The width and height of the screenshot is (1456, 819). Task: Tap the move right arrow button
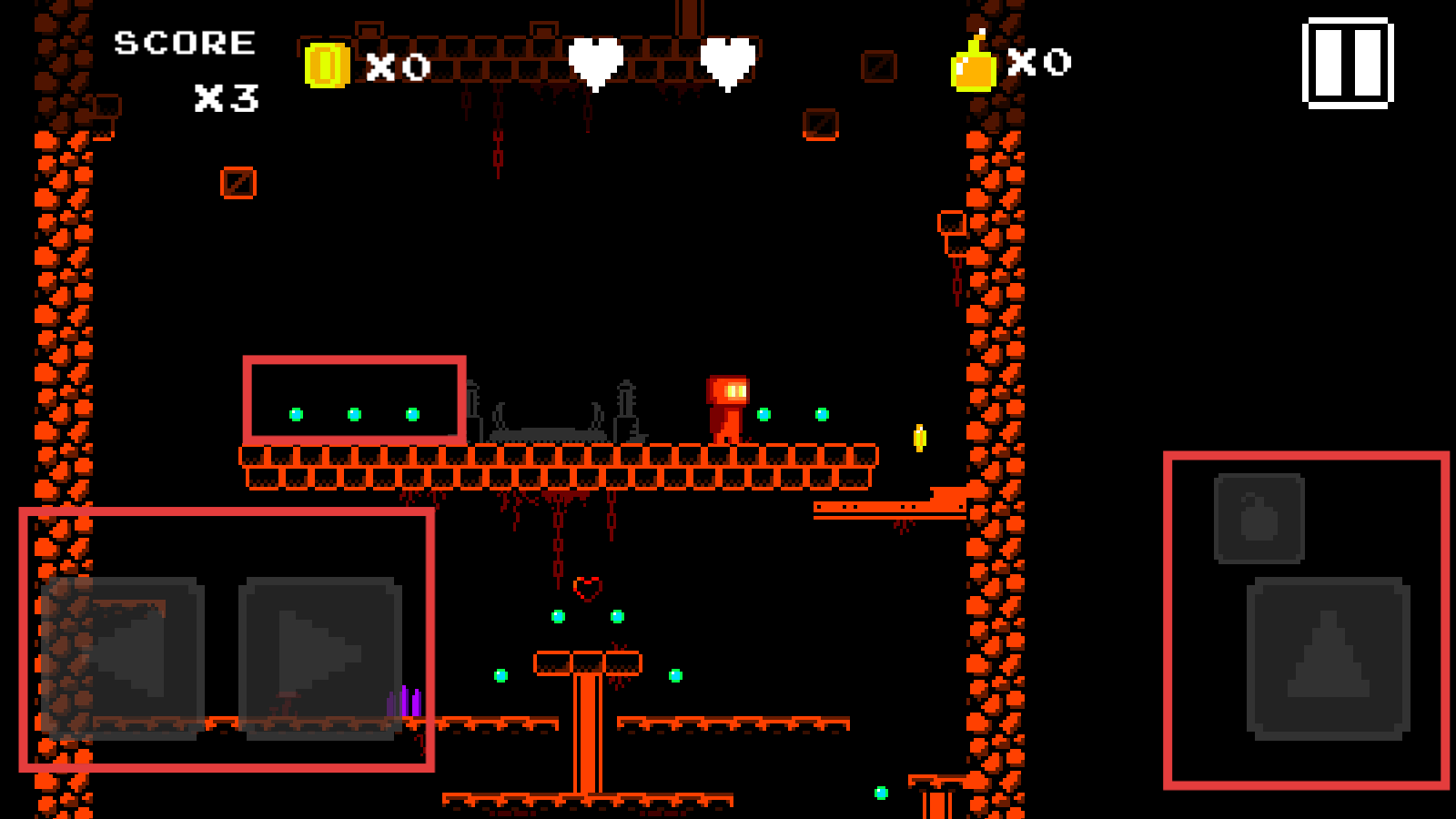(319, 657)
